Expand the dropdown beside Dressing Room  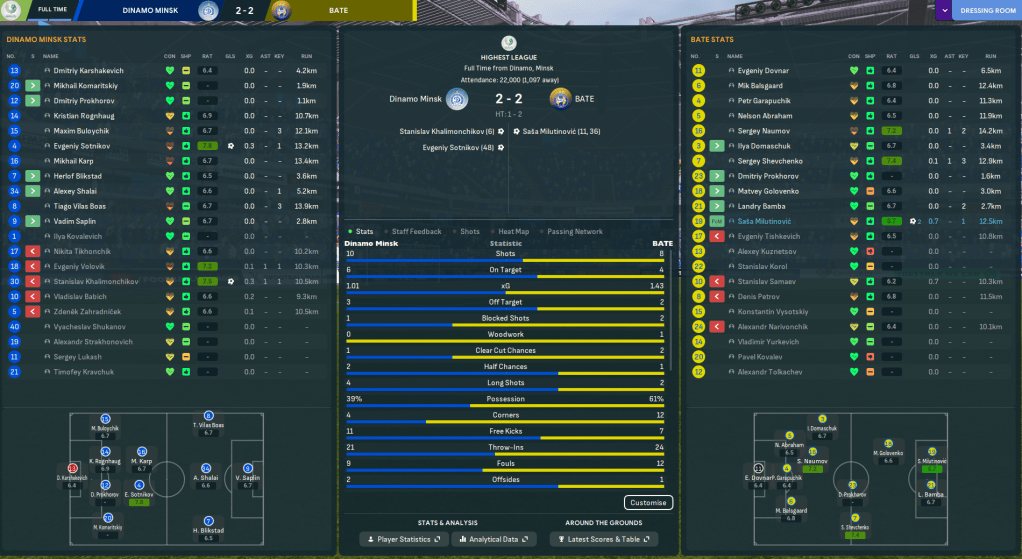pos(944,12)
